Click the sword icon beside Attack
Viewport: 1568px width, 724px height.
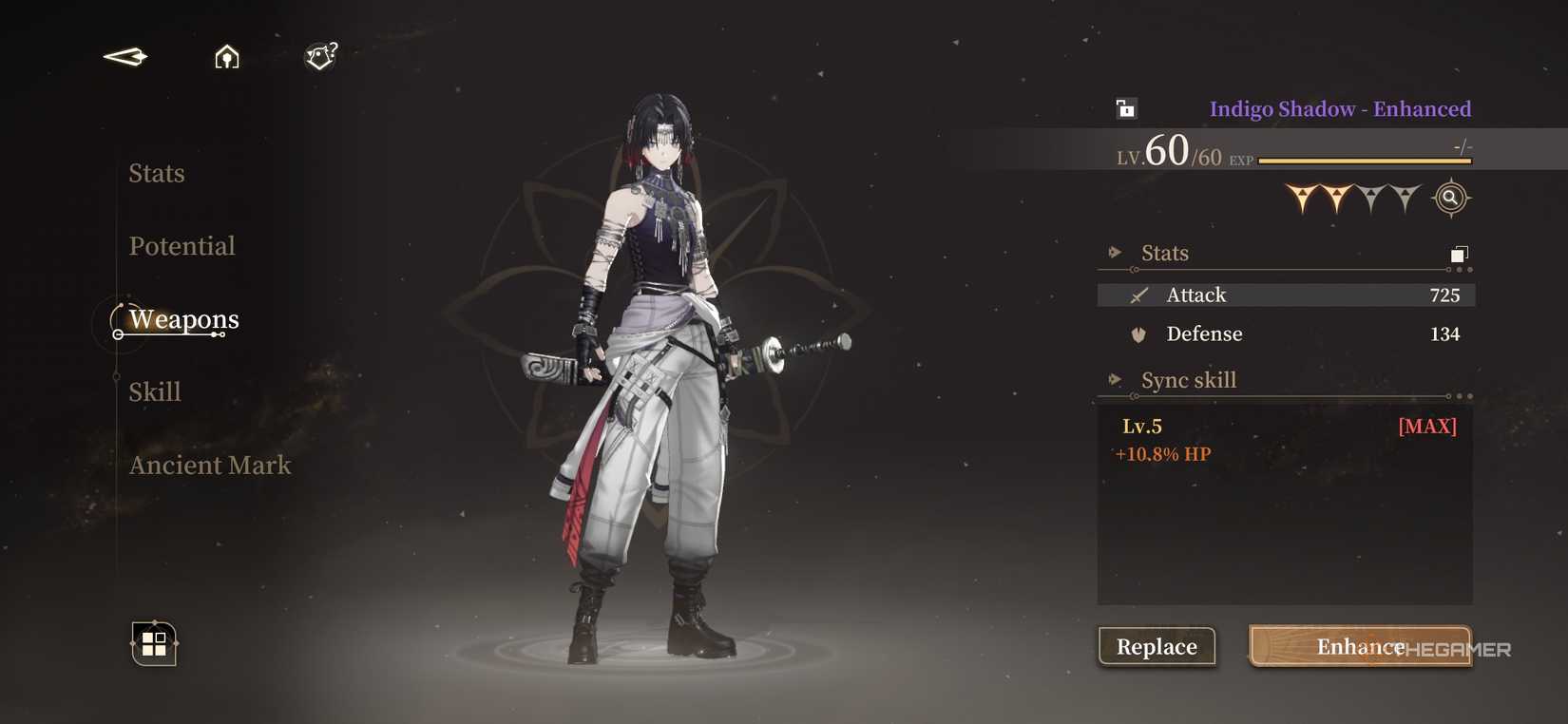(1137, 295)
